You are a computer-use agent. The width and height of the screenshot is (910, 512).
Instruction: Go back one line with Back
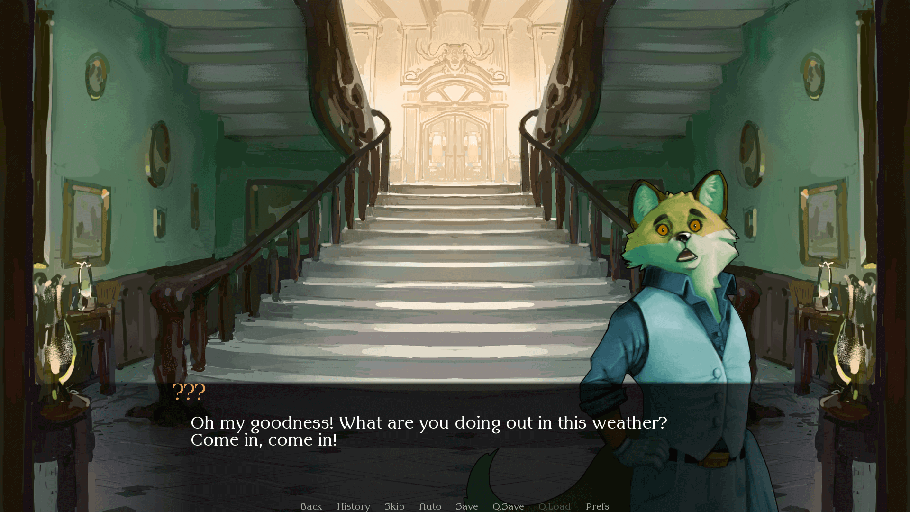(x=310, y=506)
